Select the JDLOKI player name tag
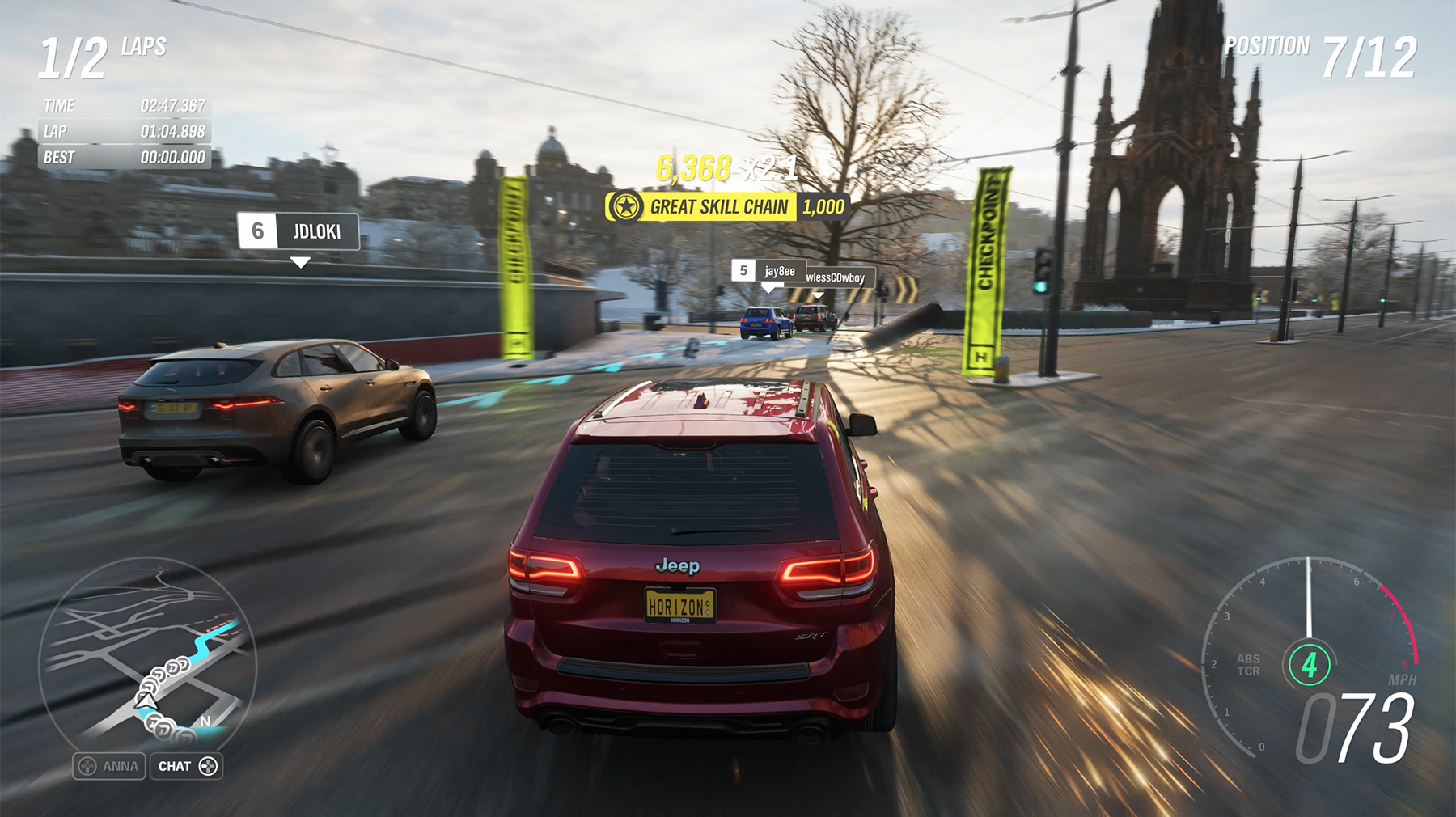1456x817 pixels. tap(298, 231)
